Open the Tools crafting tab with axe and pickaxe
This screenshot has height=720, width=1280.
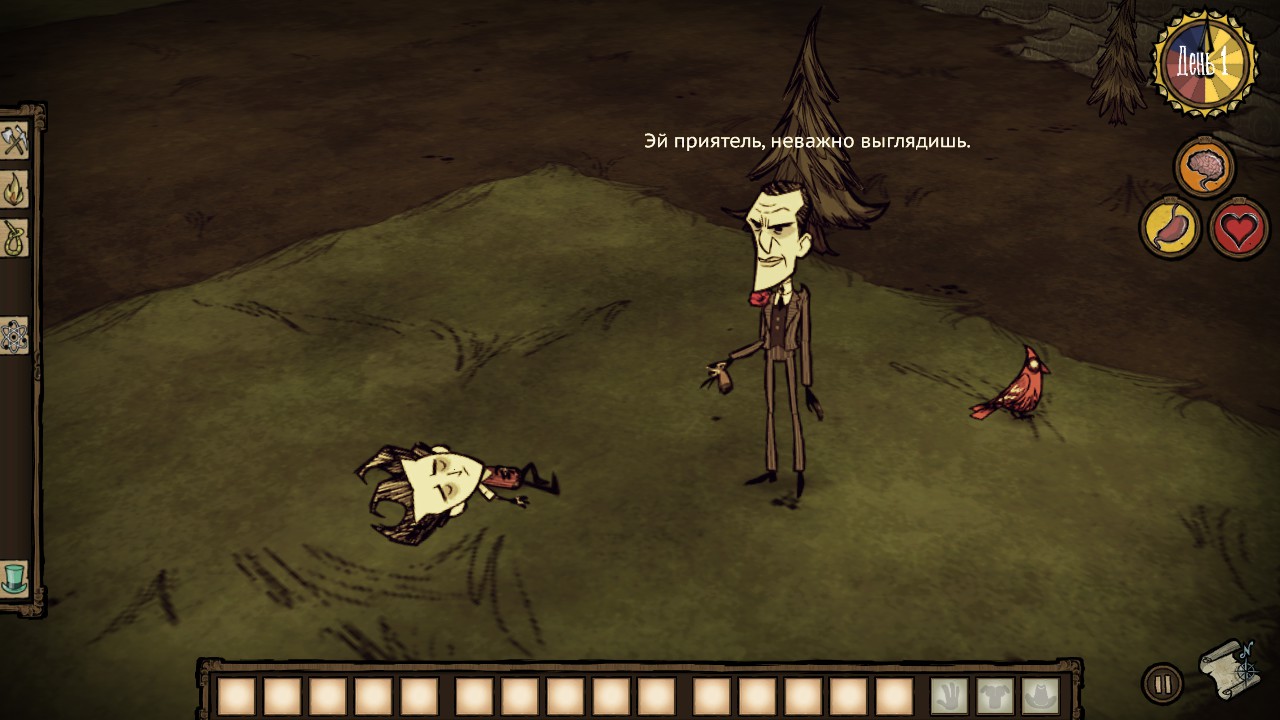point(14,141)
